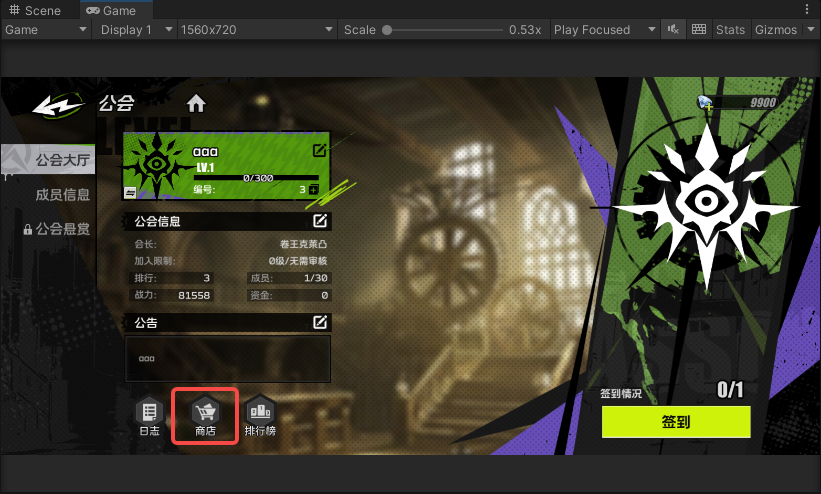Show the 排行榜 leaderboard
This screenshot has width=821, height=494.
click(261, 416)
